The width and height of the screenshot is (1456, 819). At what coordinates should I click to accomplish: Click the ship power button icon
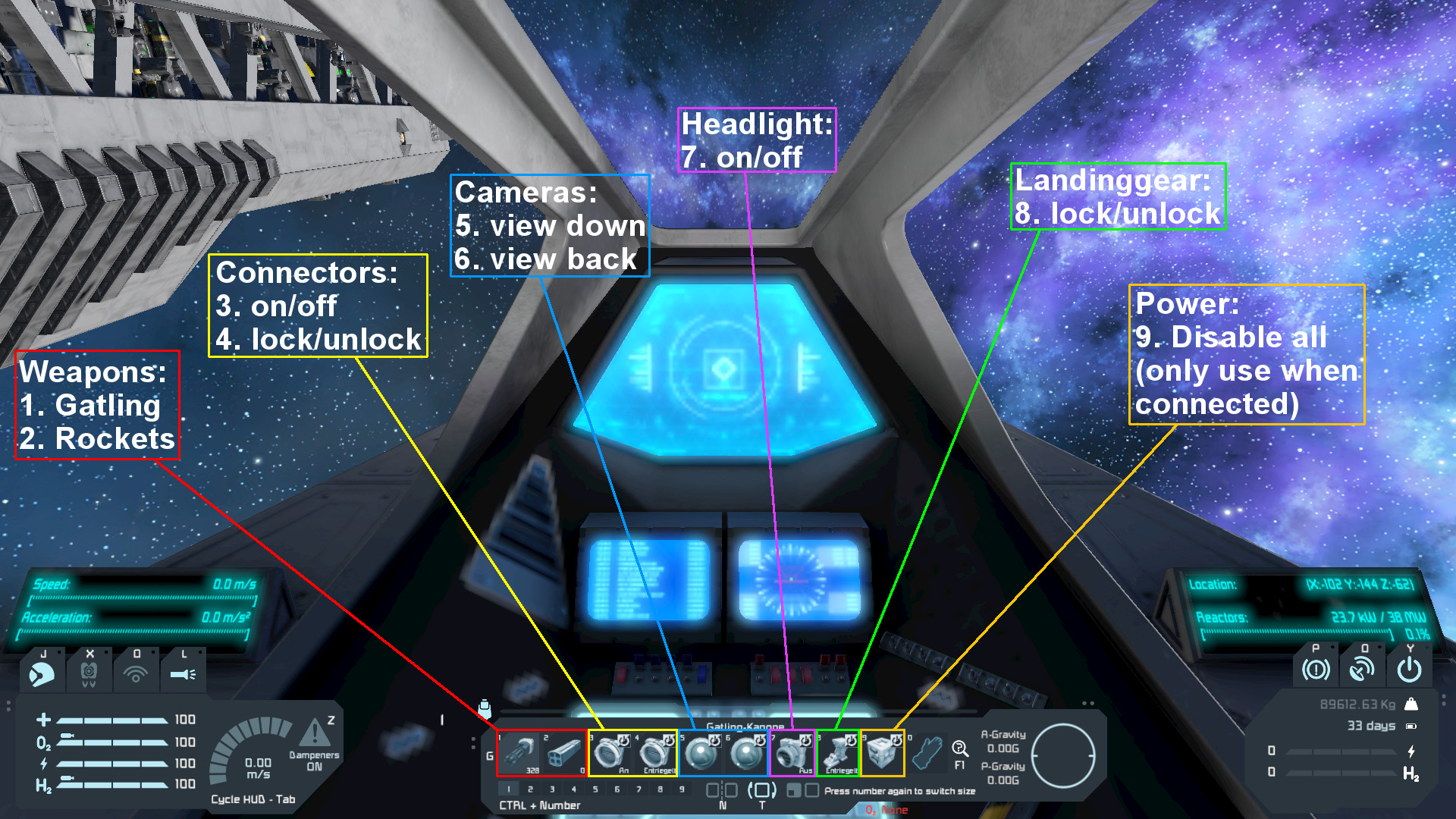(1409, 670)
